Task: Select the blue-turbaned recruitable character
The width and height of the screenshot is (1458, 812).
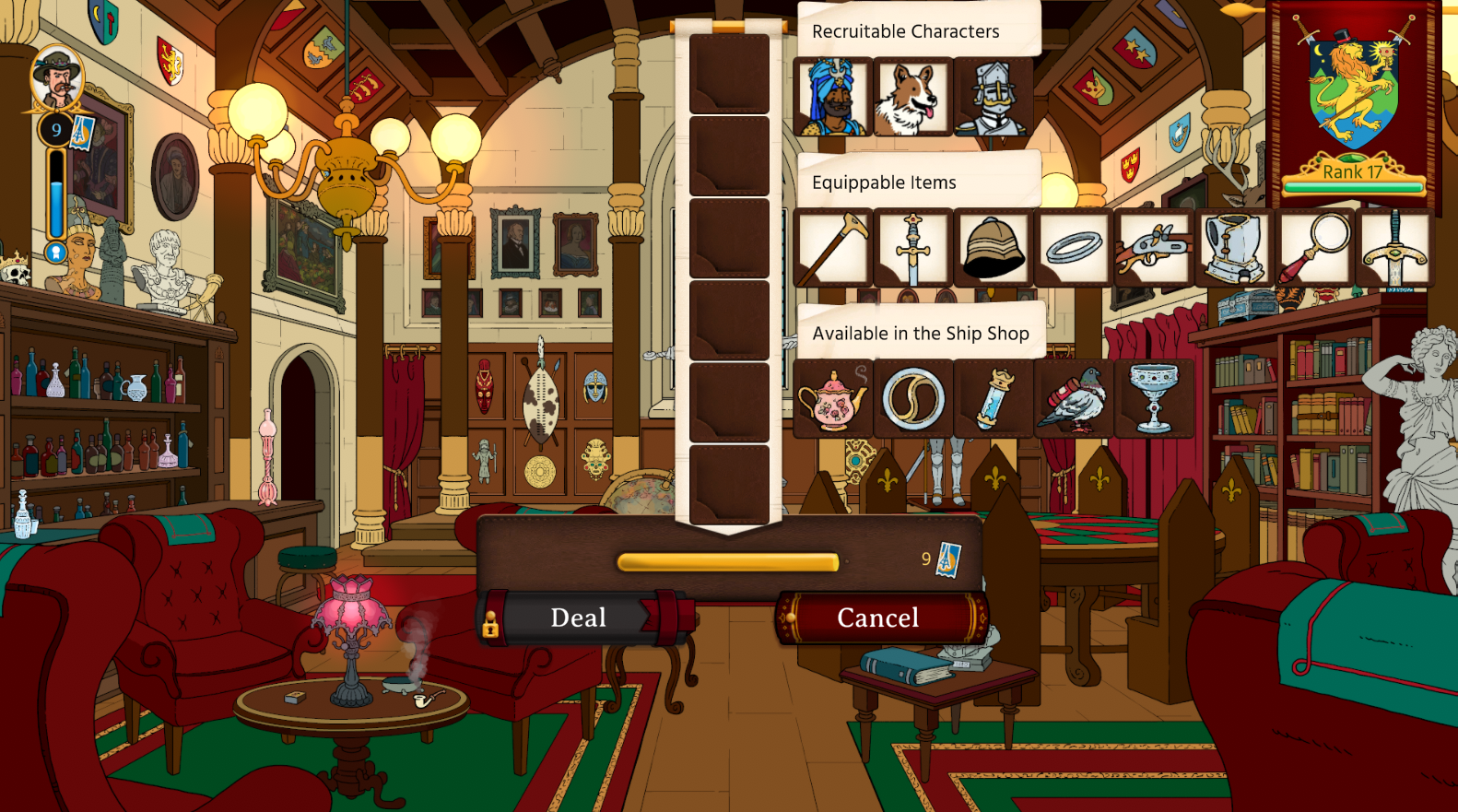Action: [832, 97]
